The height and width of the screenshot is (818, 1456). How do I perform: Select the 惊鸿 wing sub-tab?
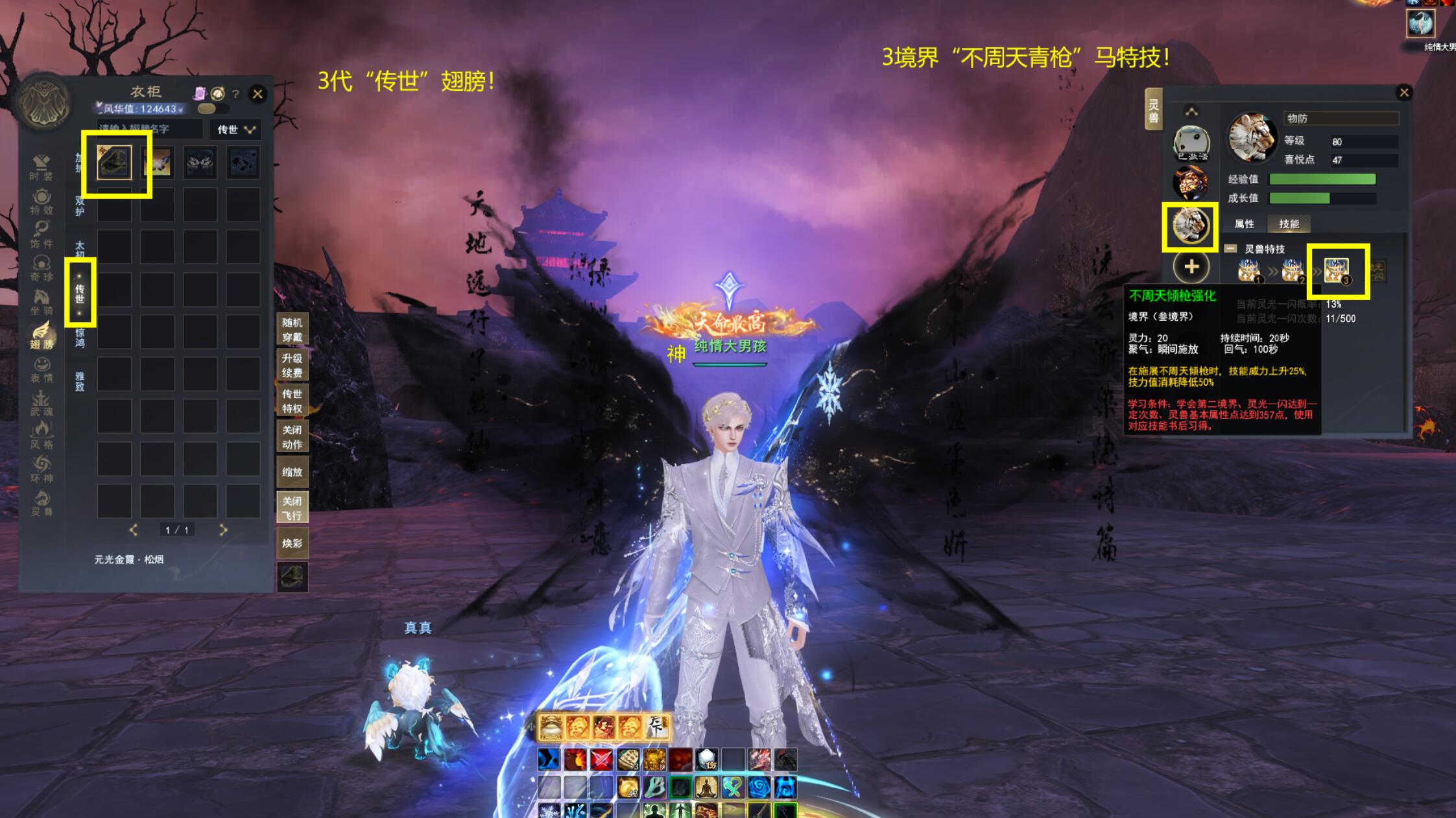[x=80, y=338]
